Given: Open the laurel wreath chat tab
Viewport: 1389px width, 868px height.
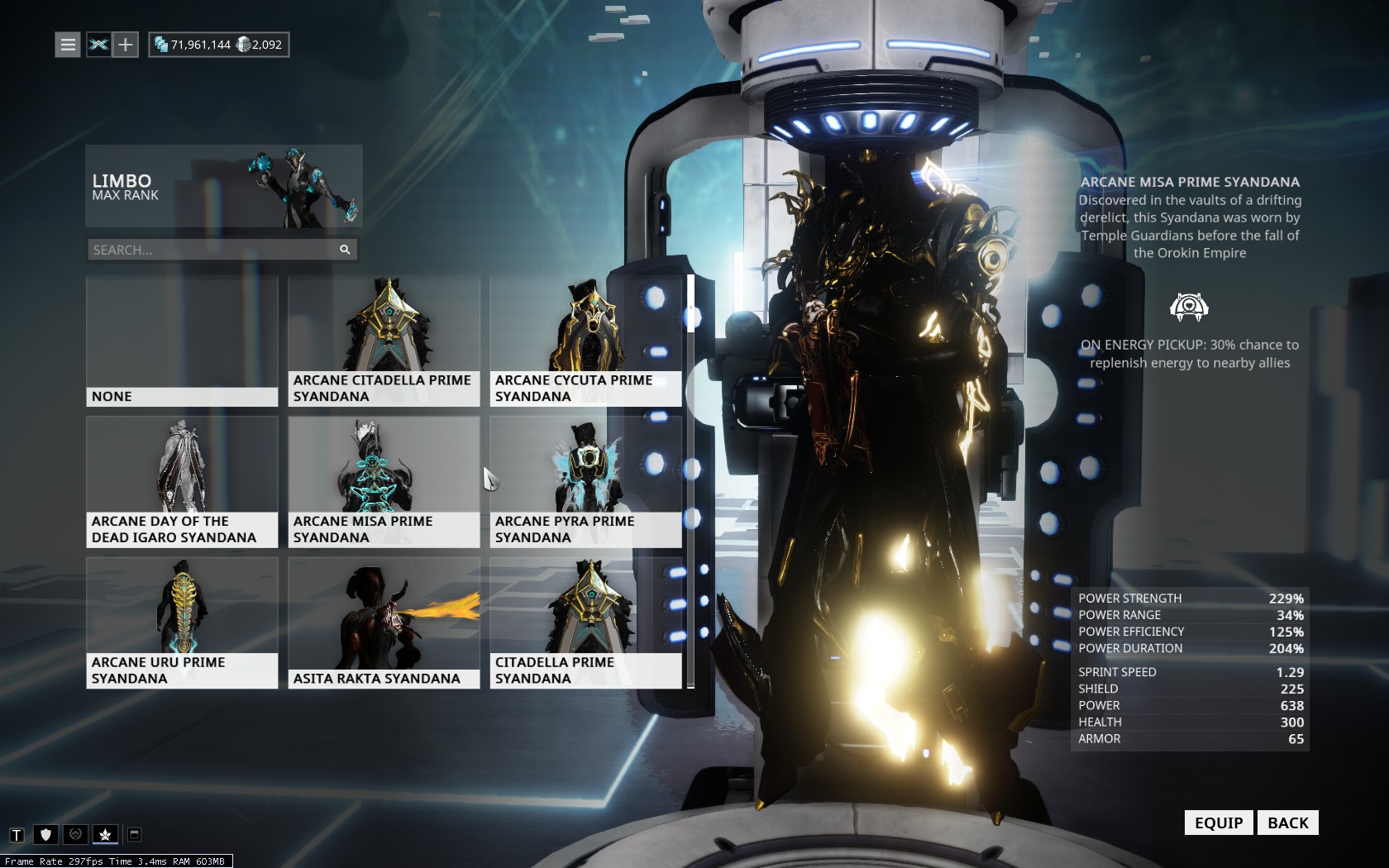Looking at the screenshot, I should pos(75,835).
